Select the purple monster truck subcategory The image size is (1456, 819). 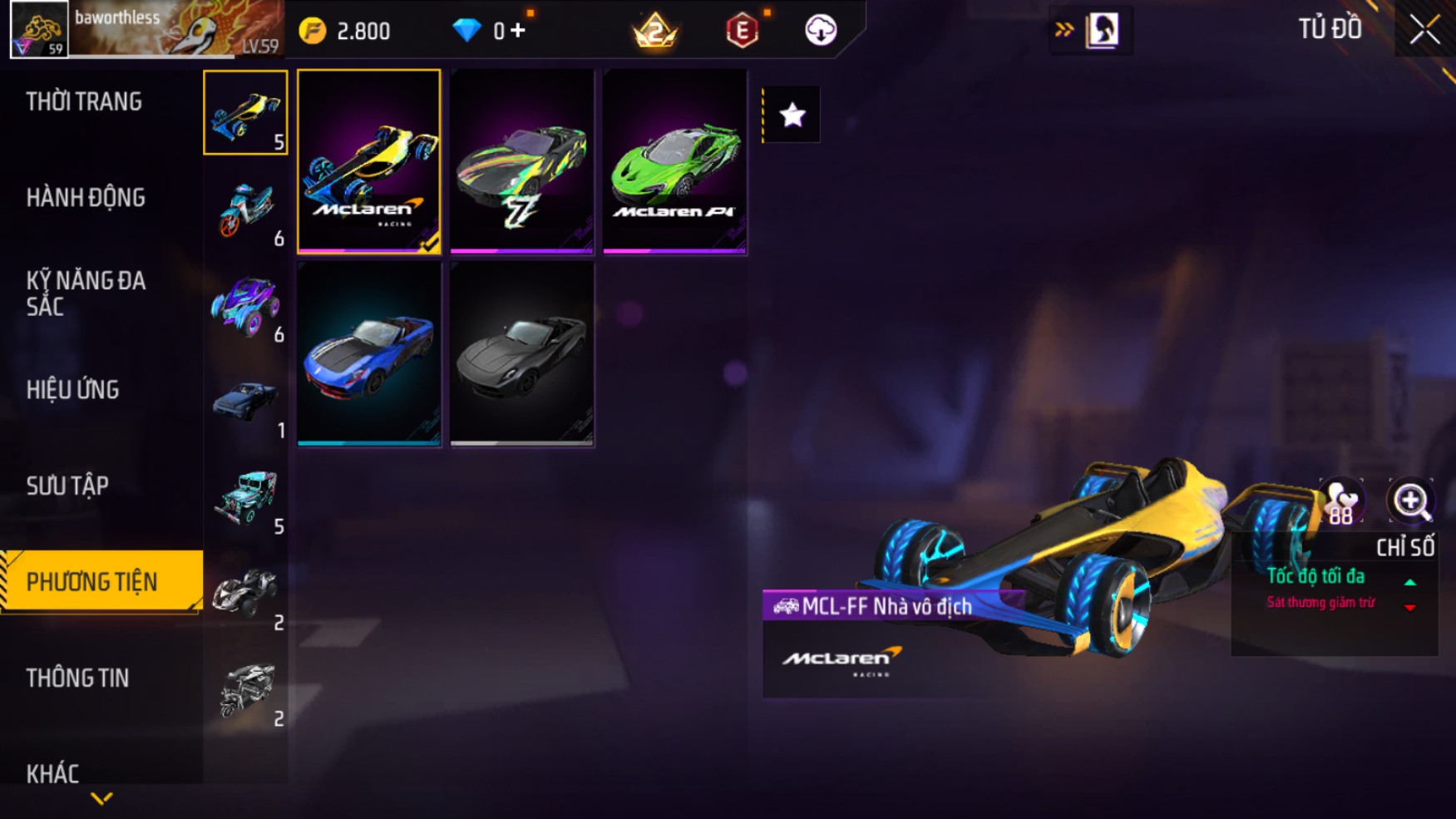246,305
